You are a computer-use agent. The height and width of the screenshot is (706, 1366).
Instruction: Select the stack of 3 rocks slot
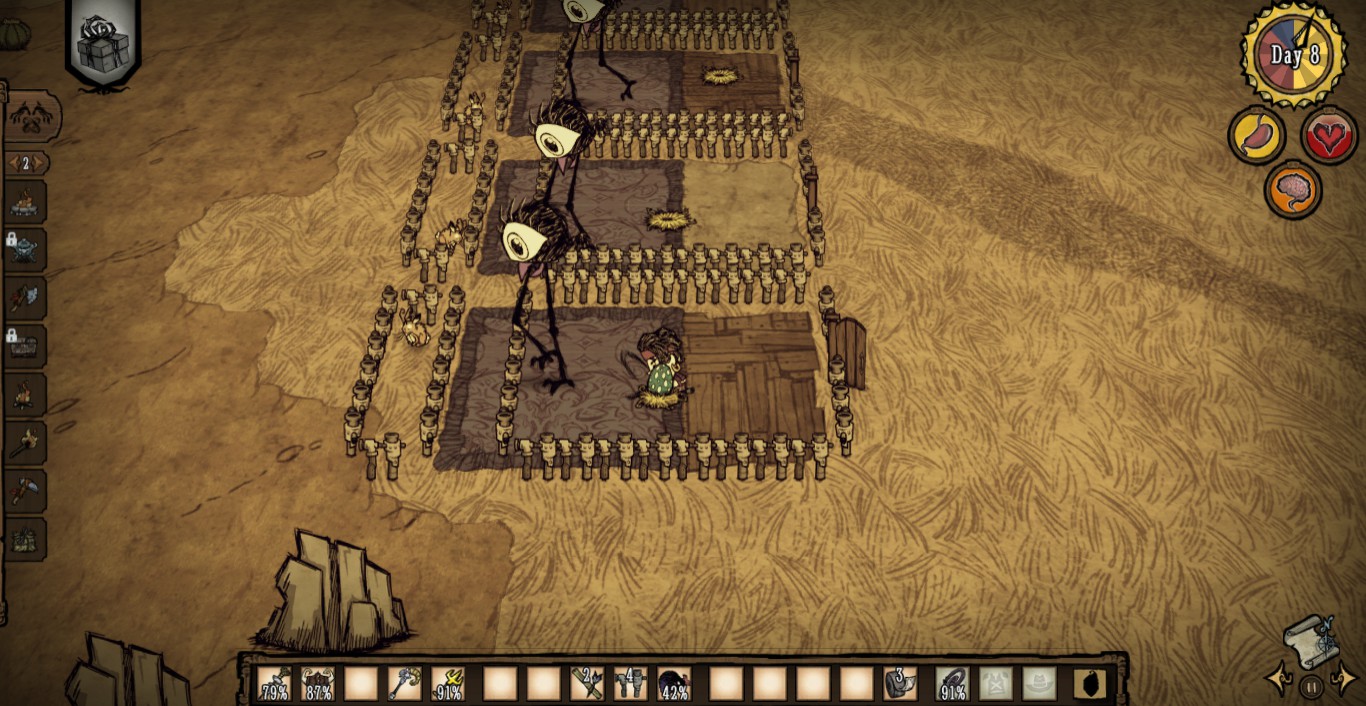[900, 684]
